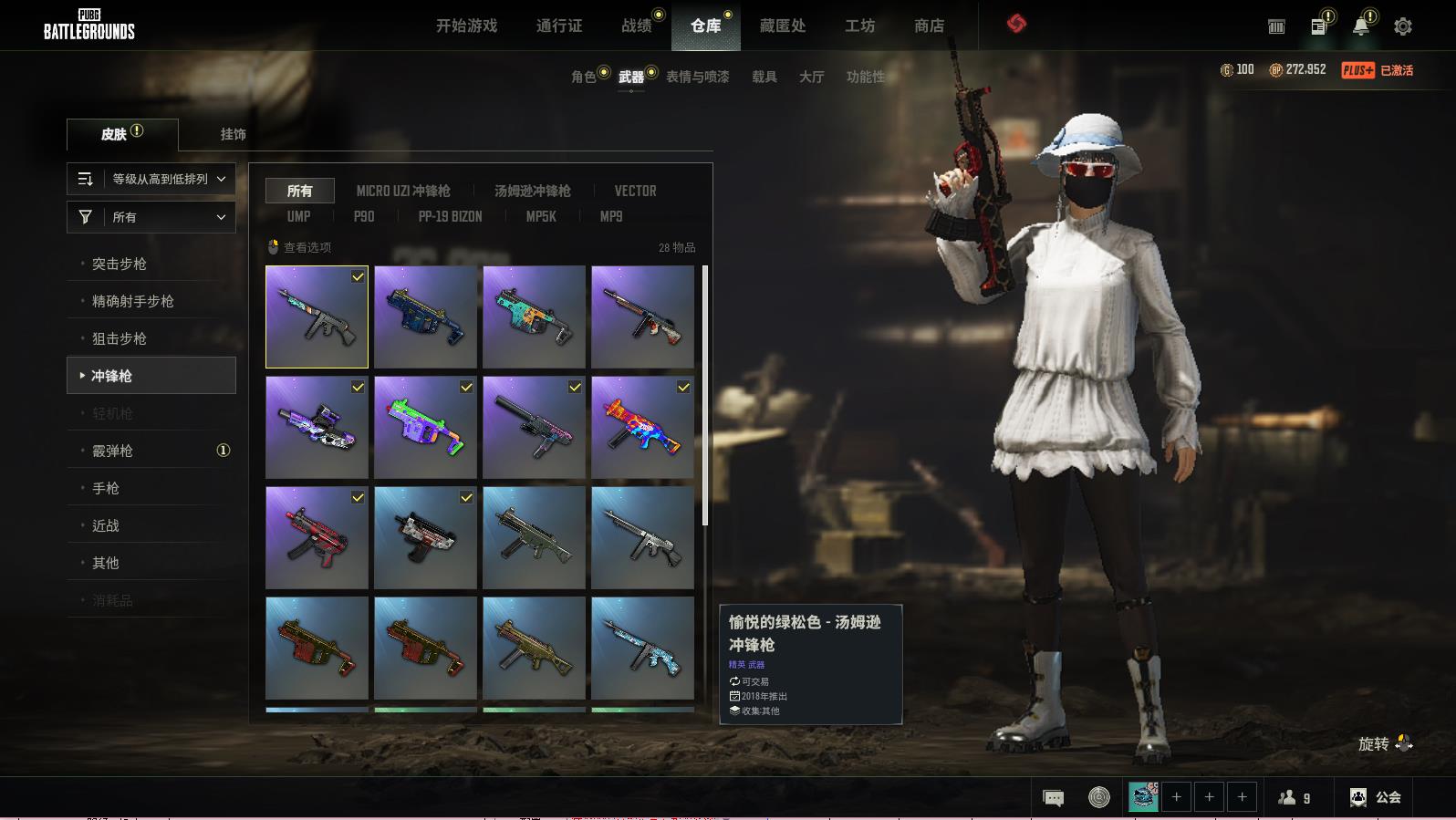Screen dimensions: 1456x820
Task: Open the 挂饰 charms tab
Action: point(233,134)
